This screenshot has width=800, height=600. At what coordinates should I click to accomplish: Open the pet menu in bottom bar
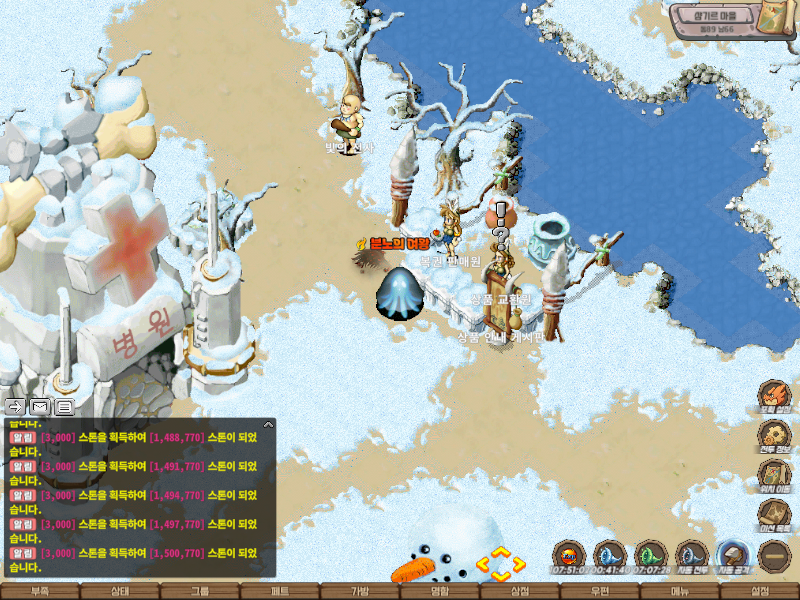click(280, 591)
